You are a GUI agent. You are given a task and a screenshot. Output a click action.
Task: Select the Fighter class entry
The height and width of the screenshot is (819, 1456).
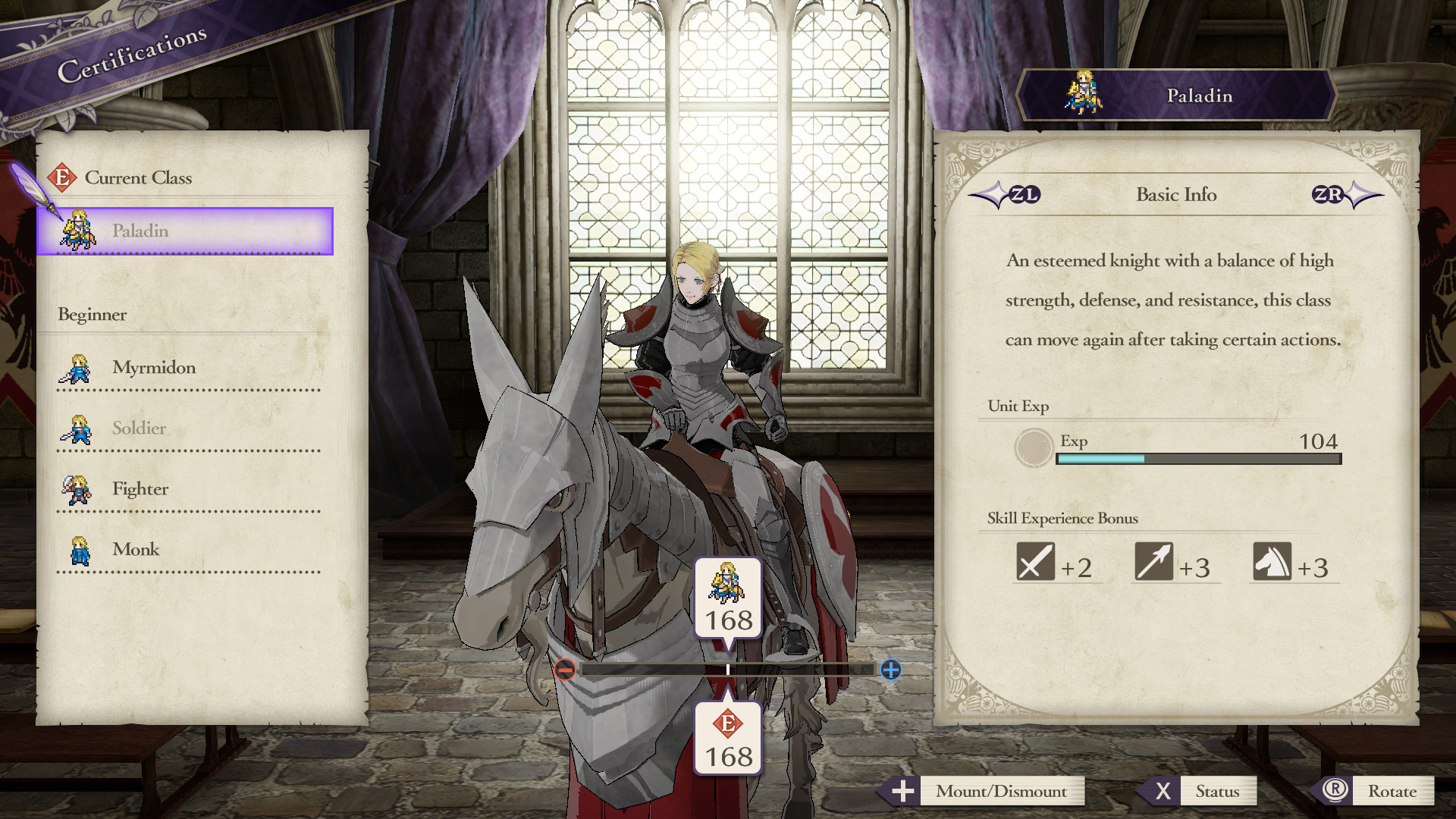141,488
